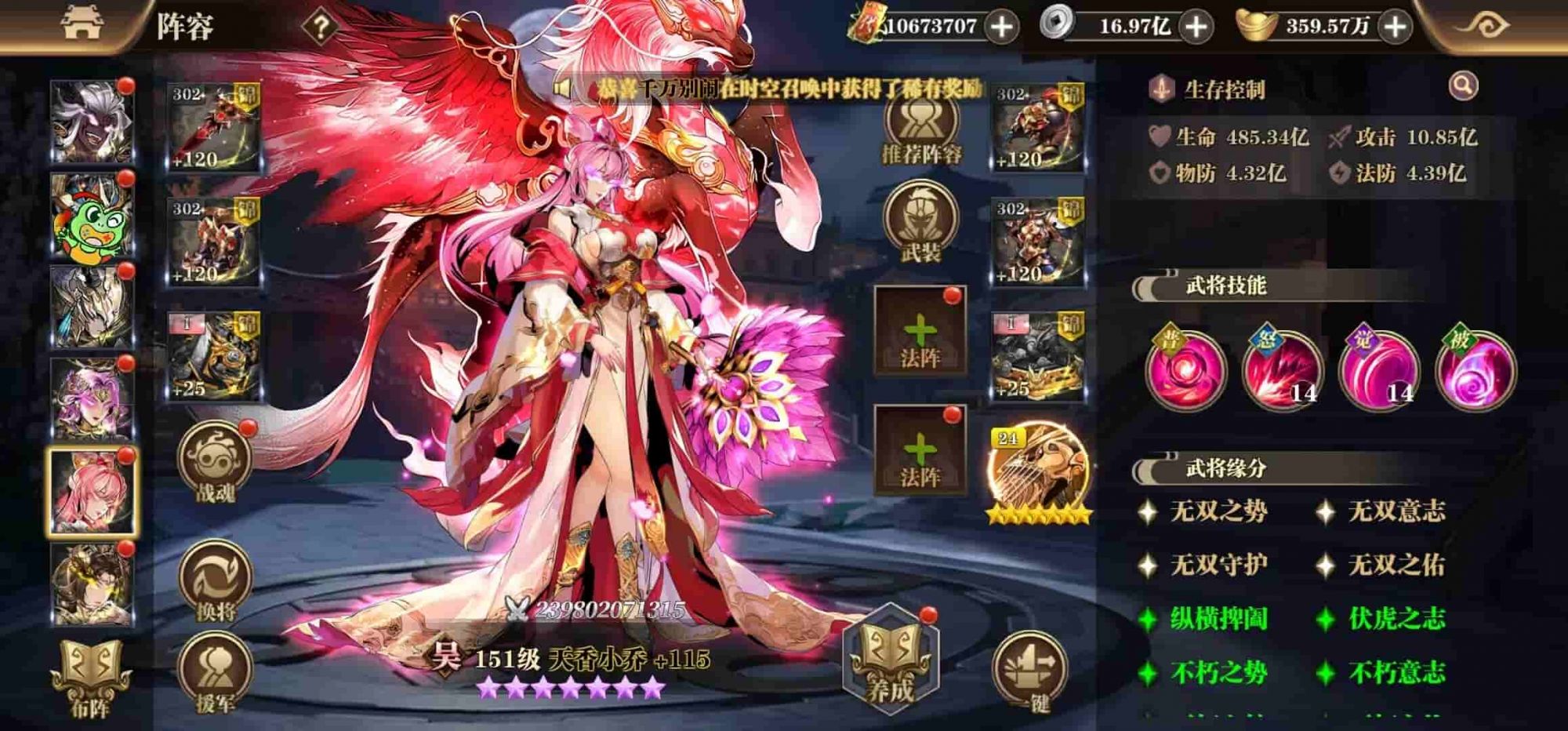View the 怒 rage skill icon
This screenshot has height=731, width=1568.
coord(1283,370)
